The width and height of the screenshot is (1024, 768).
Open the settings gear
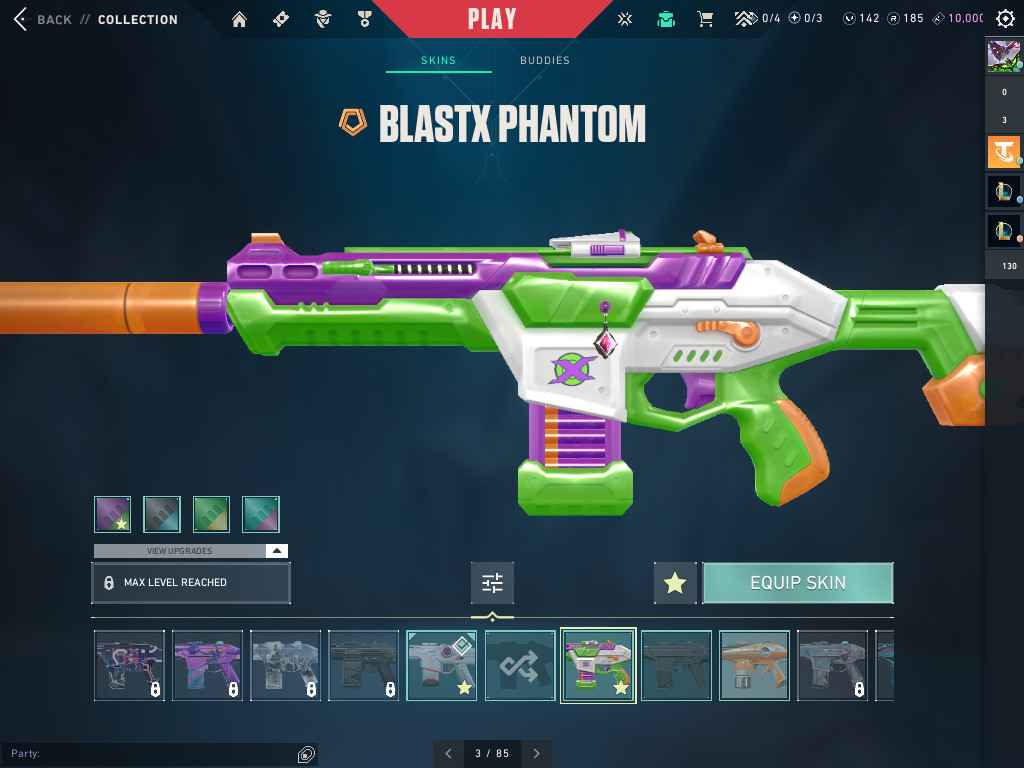1006,19
